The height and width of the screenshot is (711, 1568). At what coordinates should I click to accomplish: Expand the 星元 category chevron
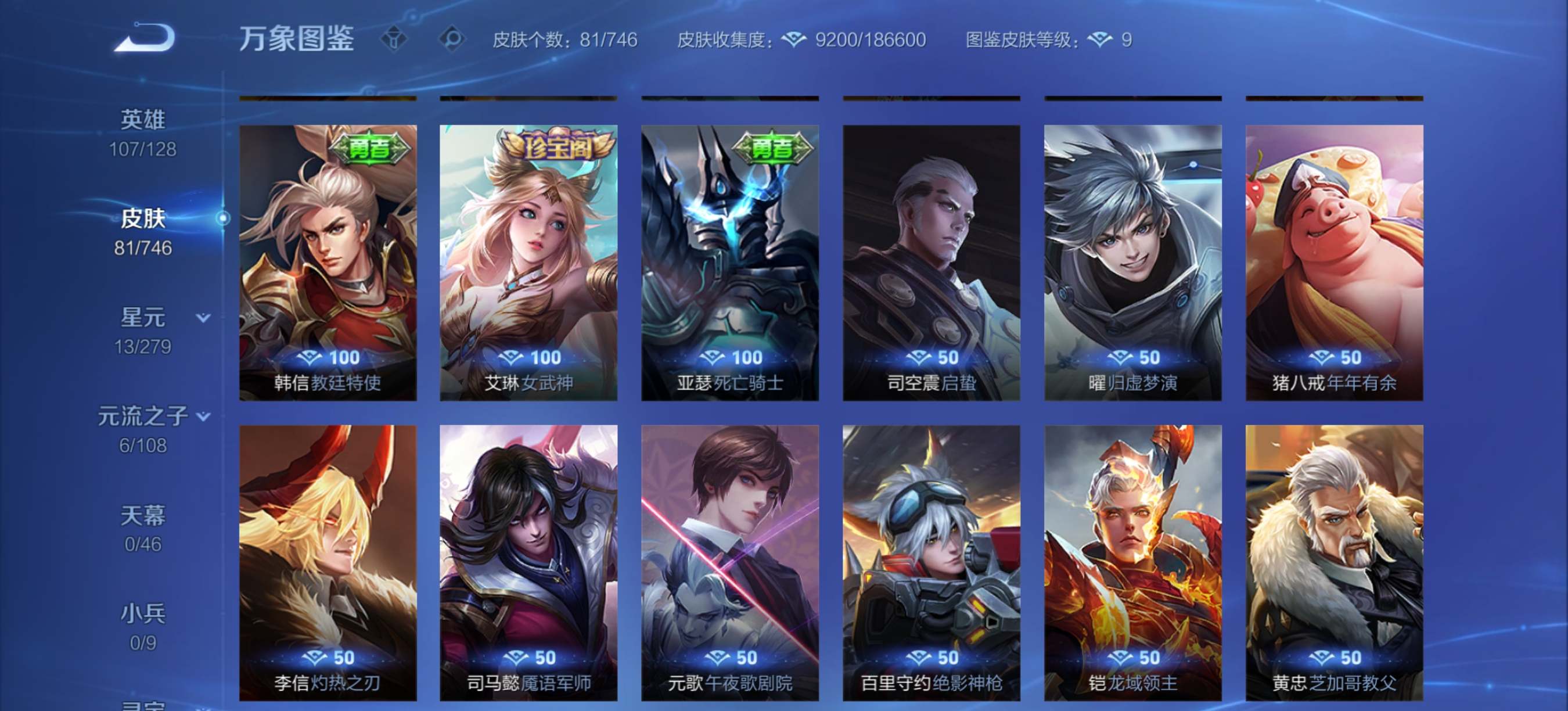click(x=203, y=316)
